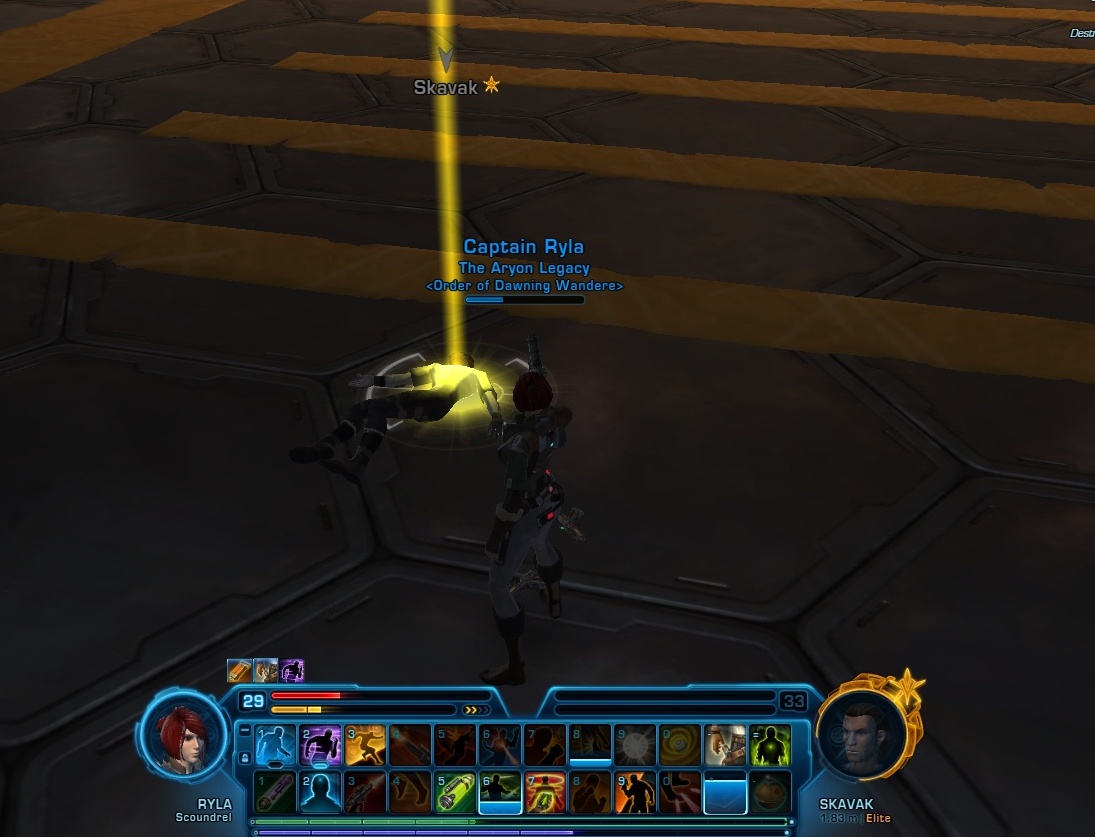Use the purple sneaking figure ability

(x=320, y=745)
